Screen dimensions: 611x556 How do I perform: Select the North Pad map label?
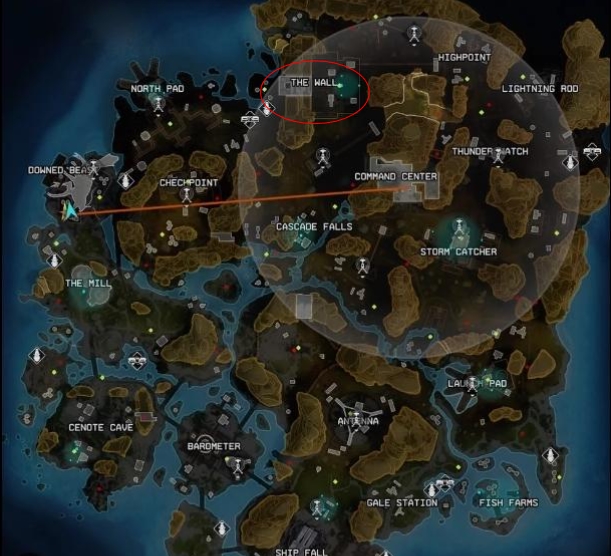[x=158, y=89]
